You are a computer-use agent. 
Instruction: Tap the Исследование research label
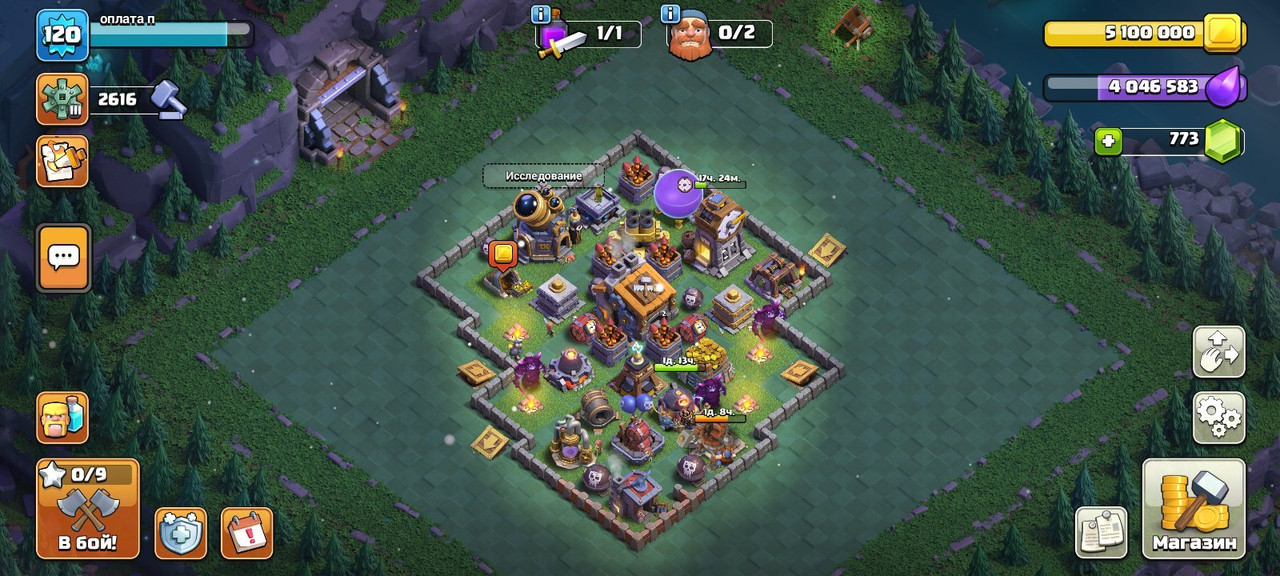click(543, 176)
